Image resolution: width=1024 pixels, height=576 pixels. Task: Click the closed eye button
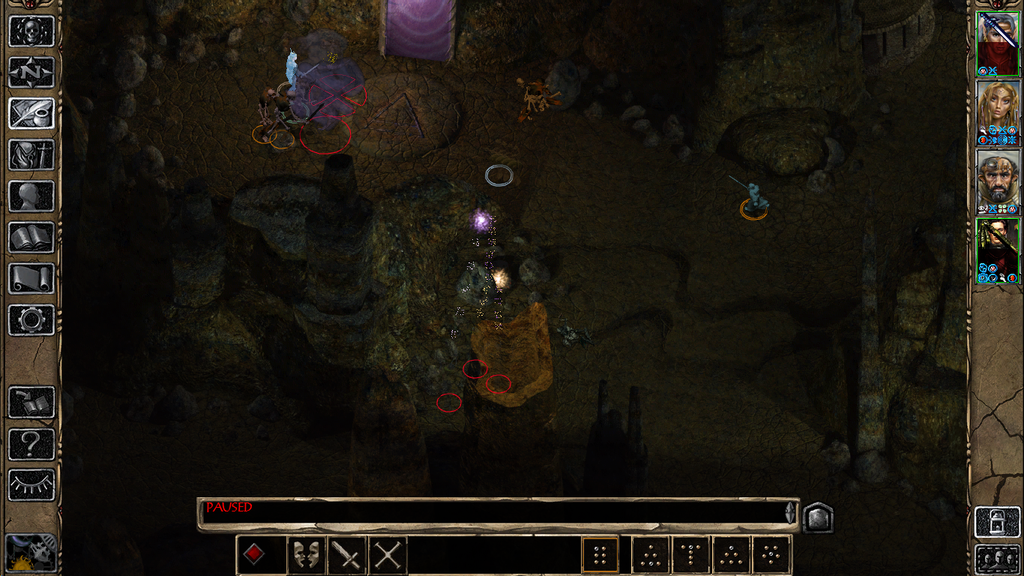coord(31,485)
